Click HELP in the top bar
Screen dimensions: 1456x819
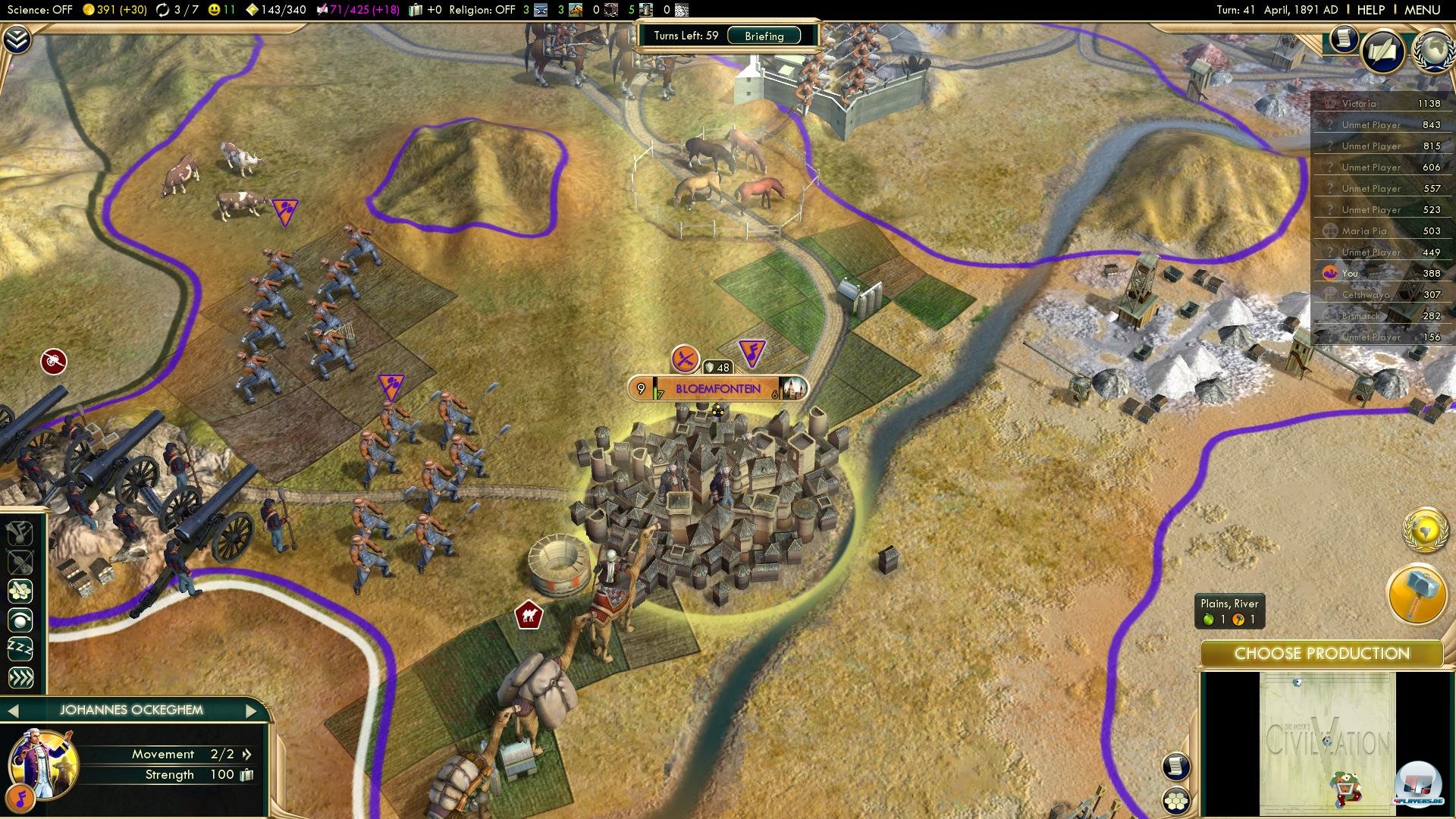point(1373,10)
